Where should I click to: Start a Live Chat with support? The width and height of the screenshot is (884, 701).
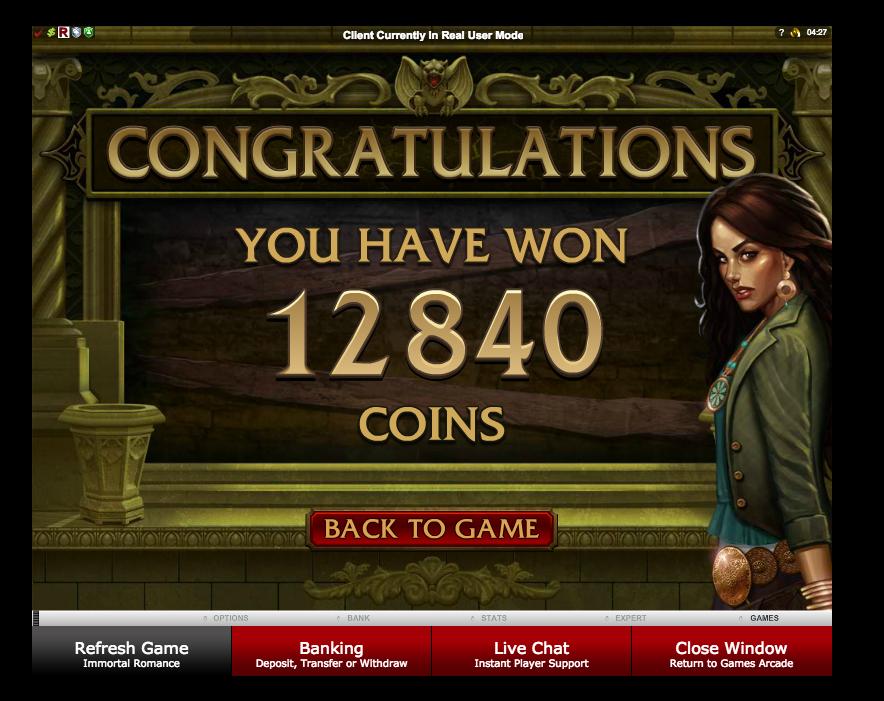coord(531,654)
